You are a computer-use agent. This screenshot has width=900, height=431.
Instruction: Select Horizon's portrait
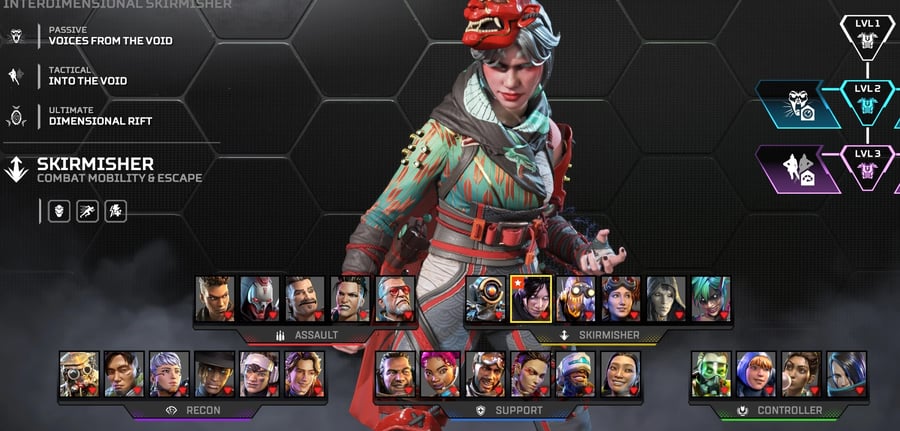621,298
